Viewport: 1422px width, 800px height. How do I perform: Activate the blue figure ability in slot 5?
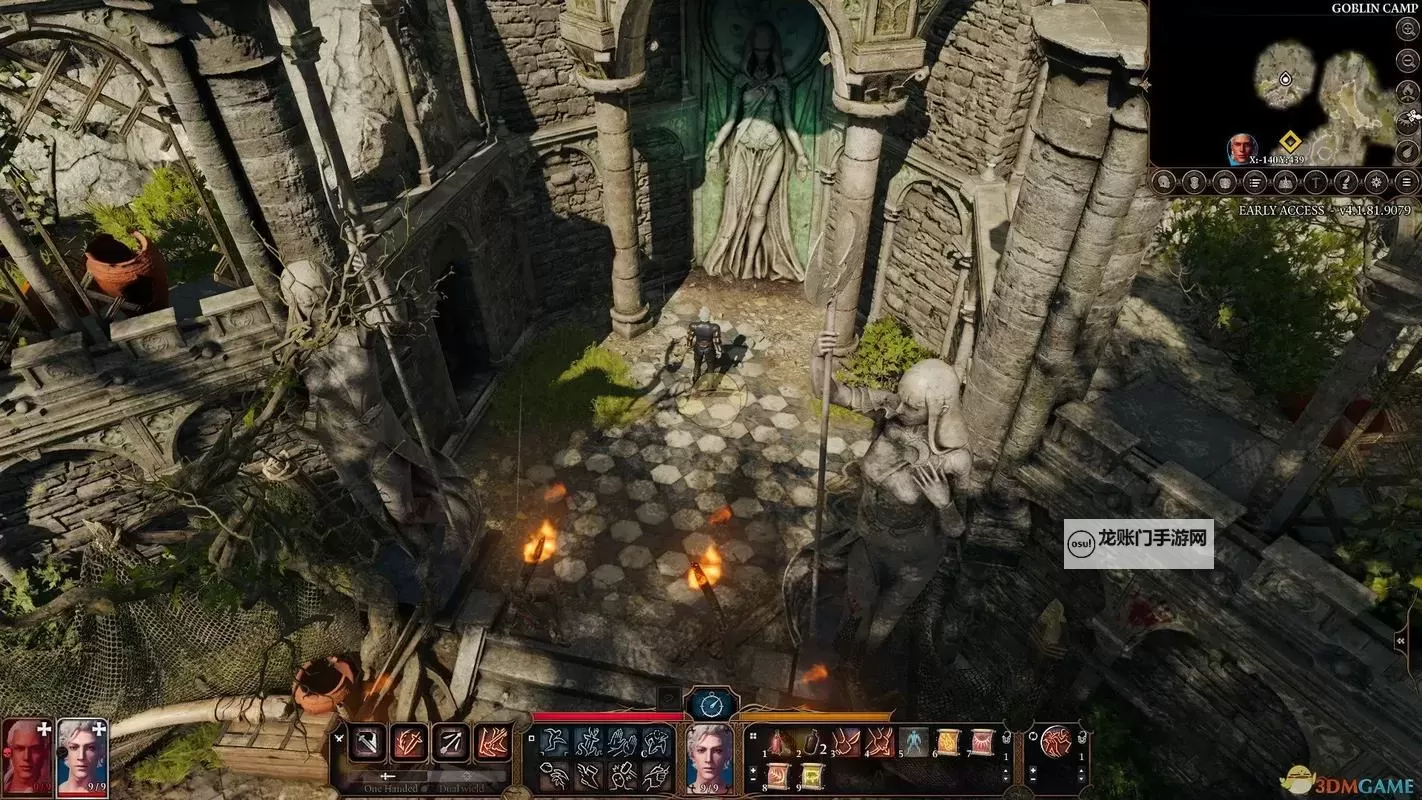[914, 742]
